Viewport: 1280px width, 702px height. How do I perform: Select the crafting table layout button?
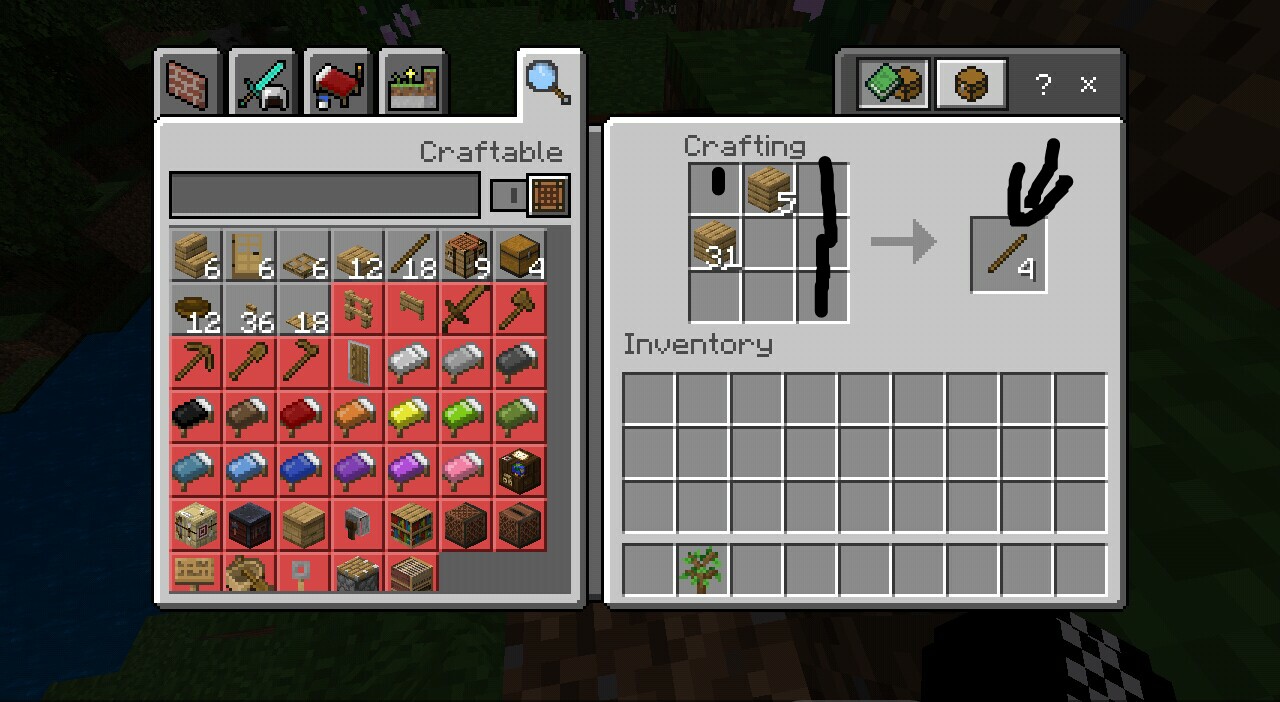(970, 84)
